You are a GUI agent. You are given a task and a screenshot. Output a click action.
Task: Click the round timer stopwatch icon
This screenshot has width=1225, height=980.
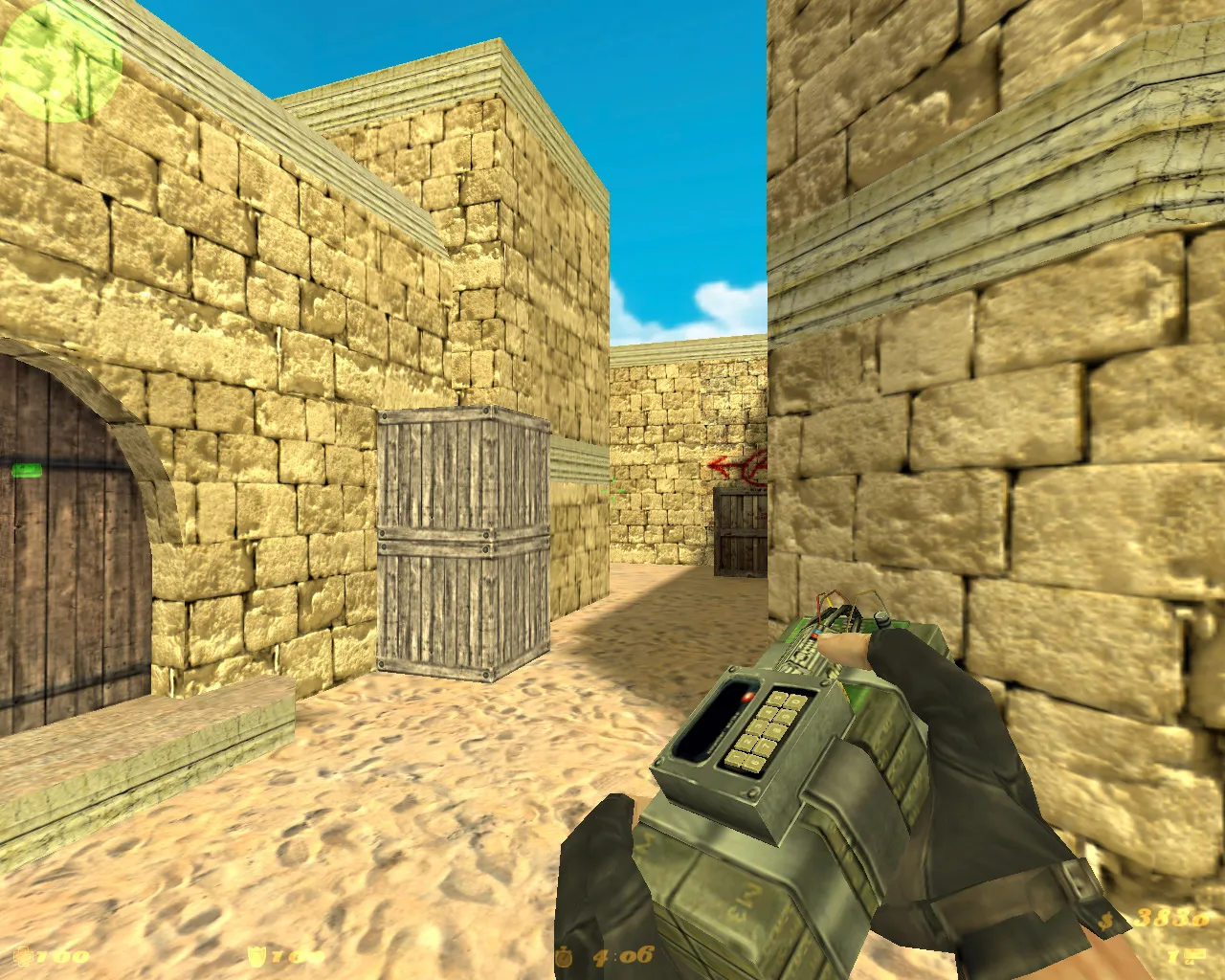click(x=563, y=956)
